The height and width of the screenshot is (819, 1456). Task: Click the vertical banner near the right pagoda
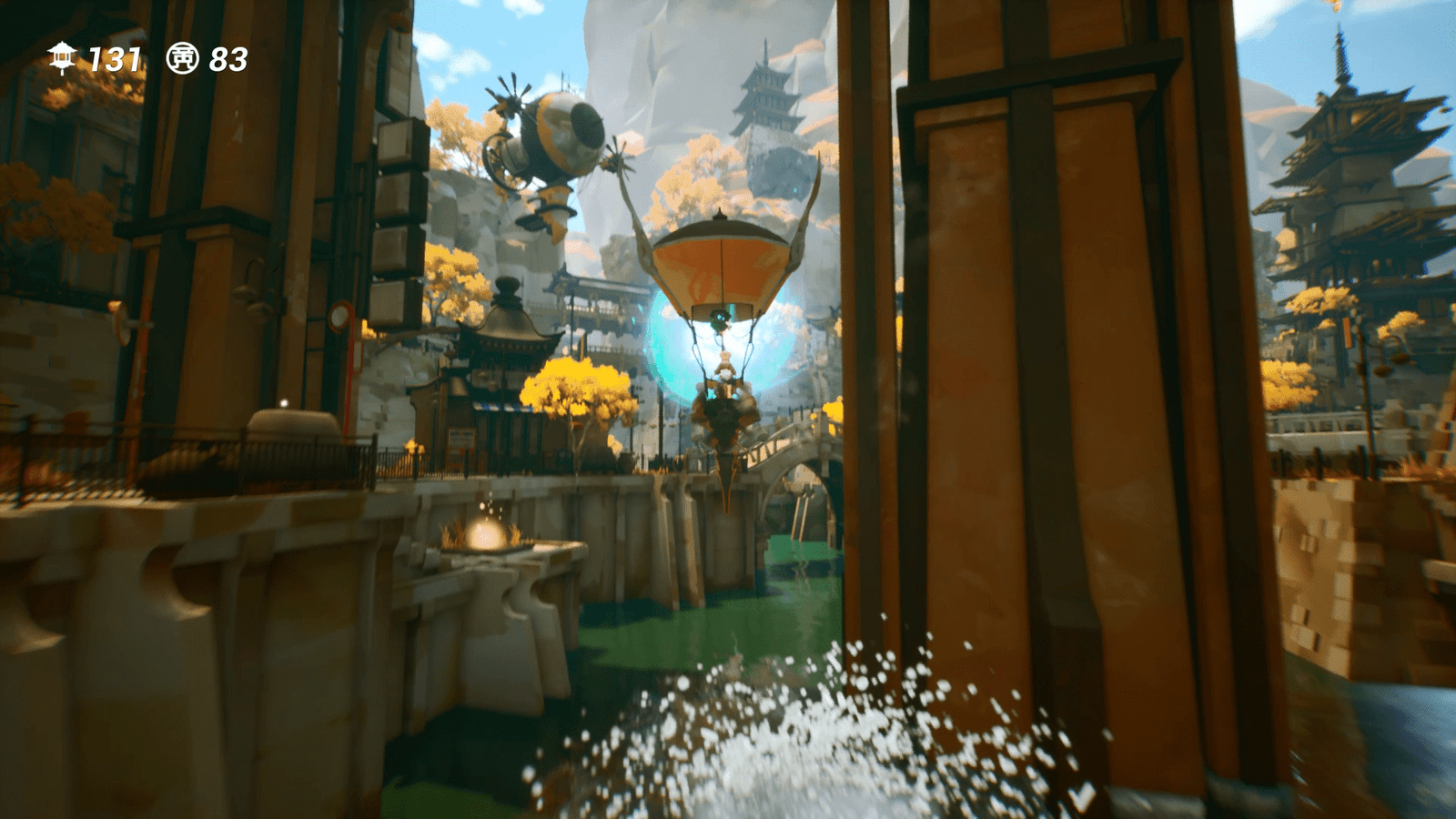tap(1349, 332)
